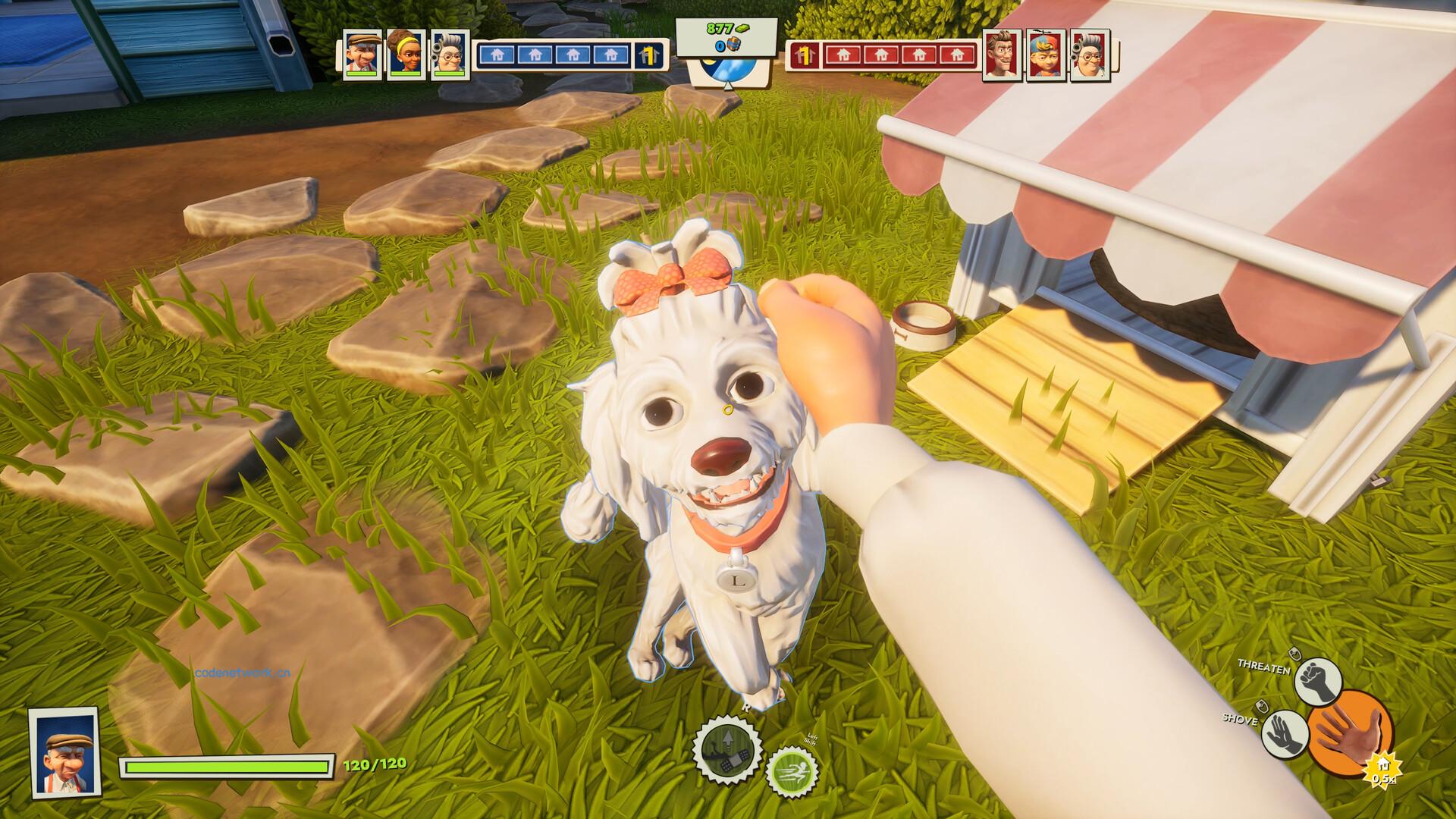Click blue team's house level 1 badge
This screenshot has width=1456, height=819.
pyautogui.click(x=649, y=55)
